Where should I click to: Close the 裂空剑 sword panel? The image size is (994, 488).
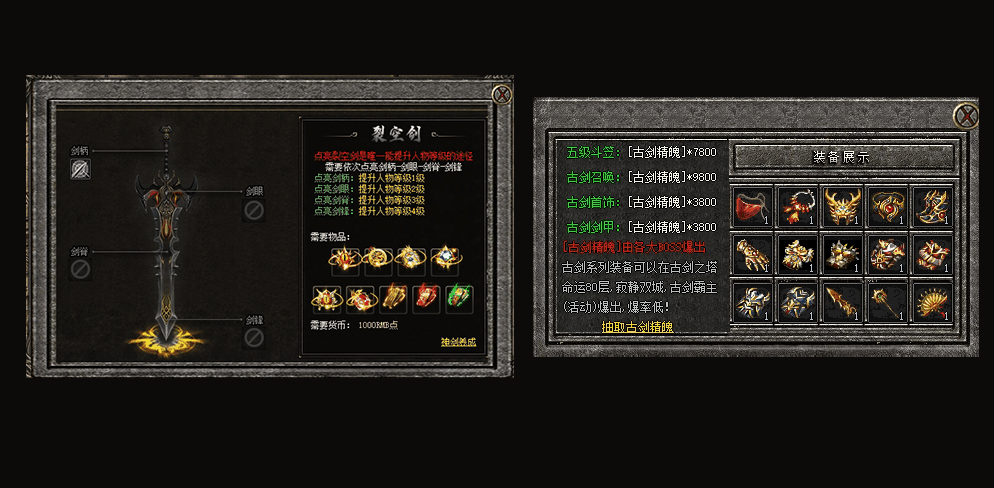click(501, 95)
